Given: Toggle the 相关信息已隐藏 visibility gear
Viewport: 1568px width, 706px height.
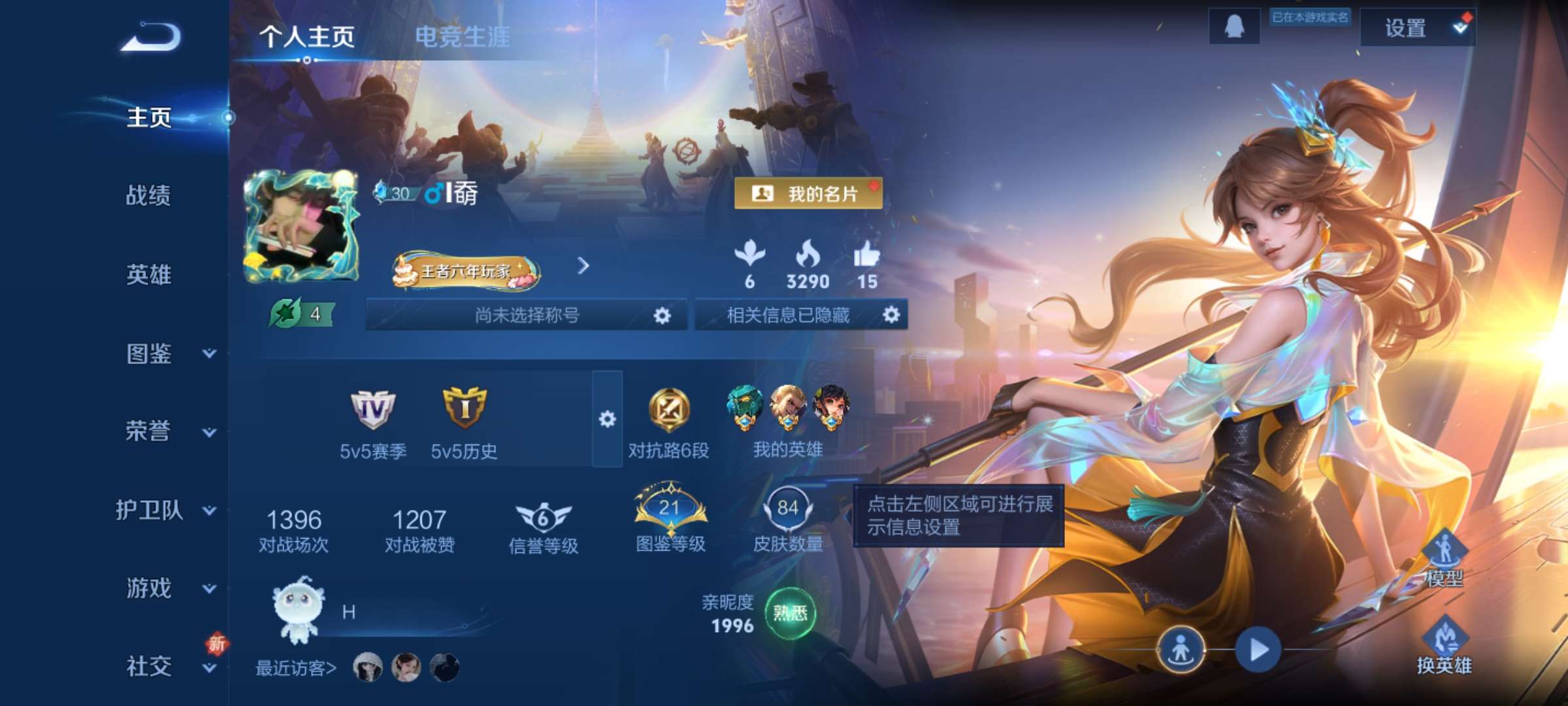Looking at the screenshot, I should click(890, 314).
